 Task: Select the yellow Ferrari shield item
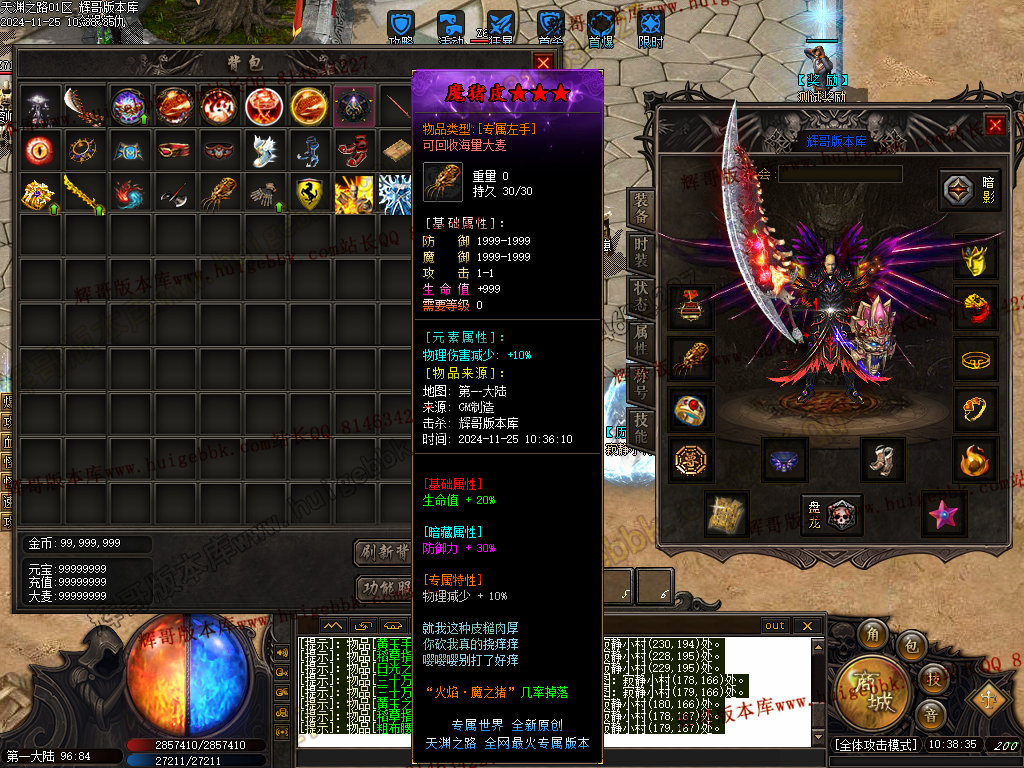point(312,194)
